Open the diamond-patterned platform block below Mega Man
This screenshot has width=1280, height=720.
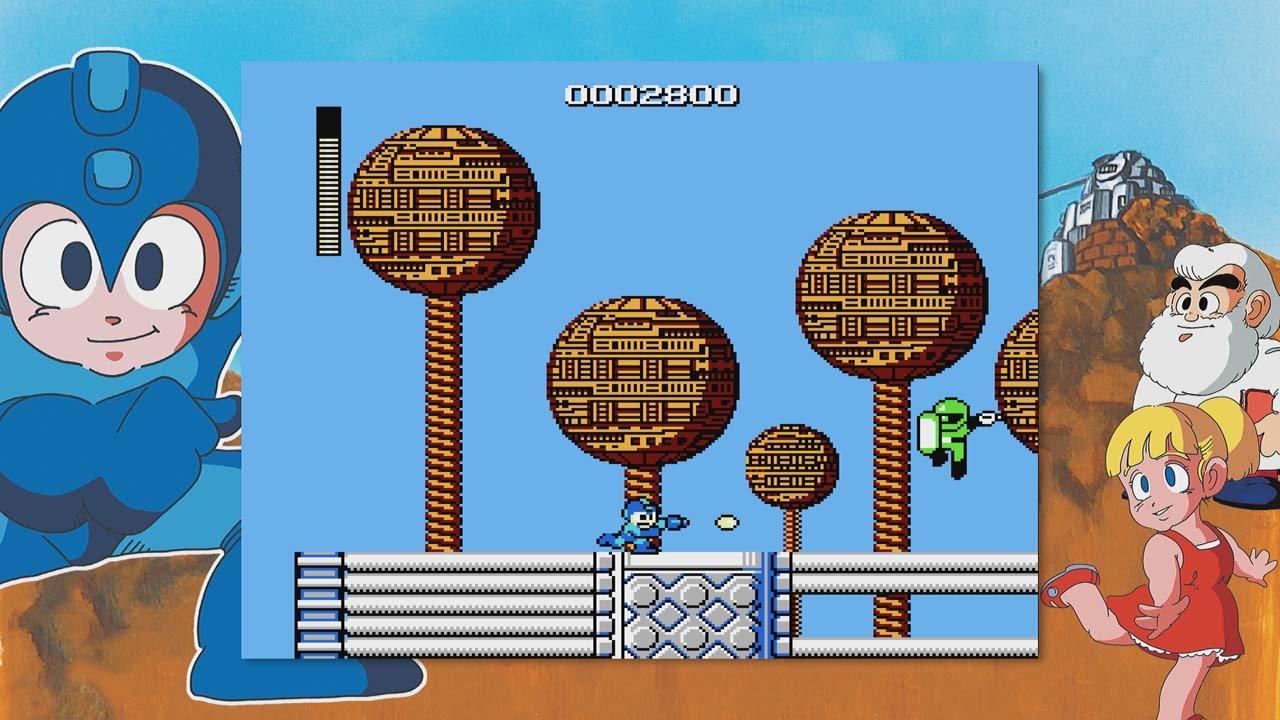pyautogui.click(x=690, y=615)
